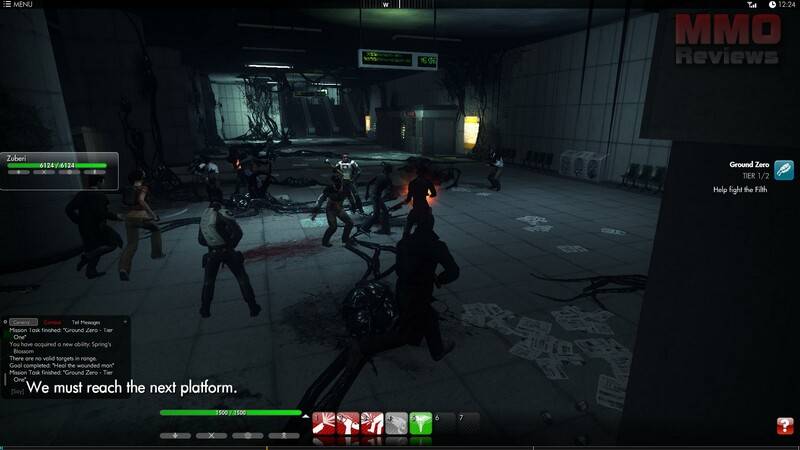Expand the arrow left of the ability bar
Screen dimensions: 800x450
click(x=305, y=413)
